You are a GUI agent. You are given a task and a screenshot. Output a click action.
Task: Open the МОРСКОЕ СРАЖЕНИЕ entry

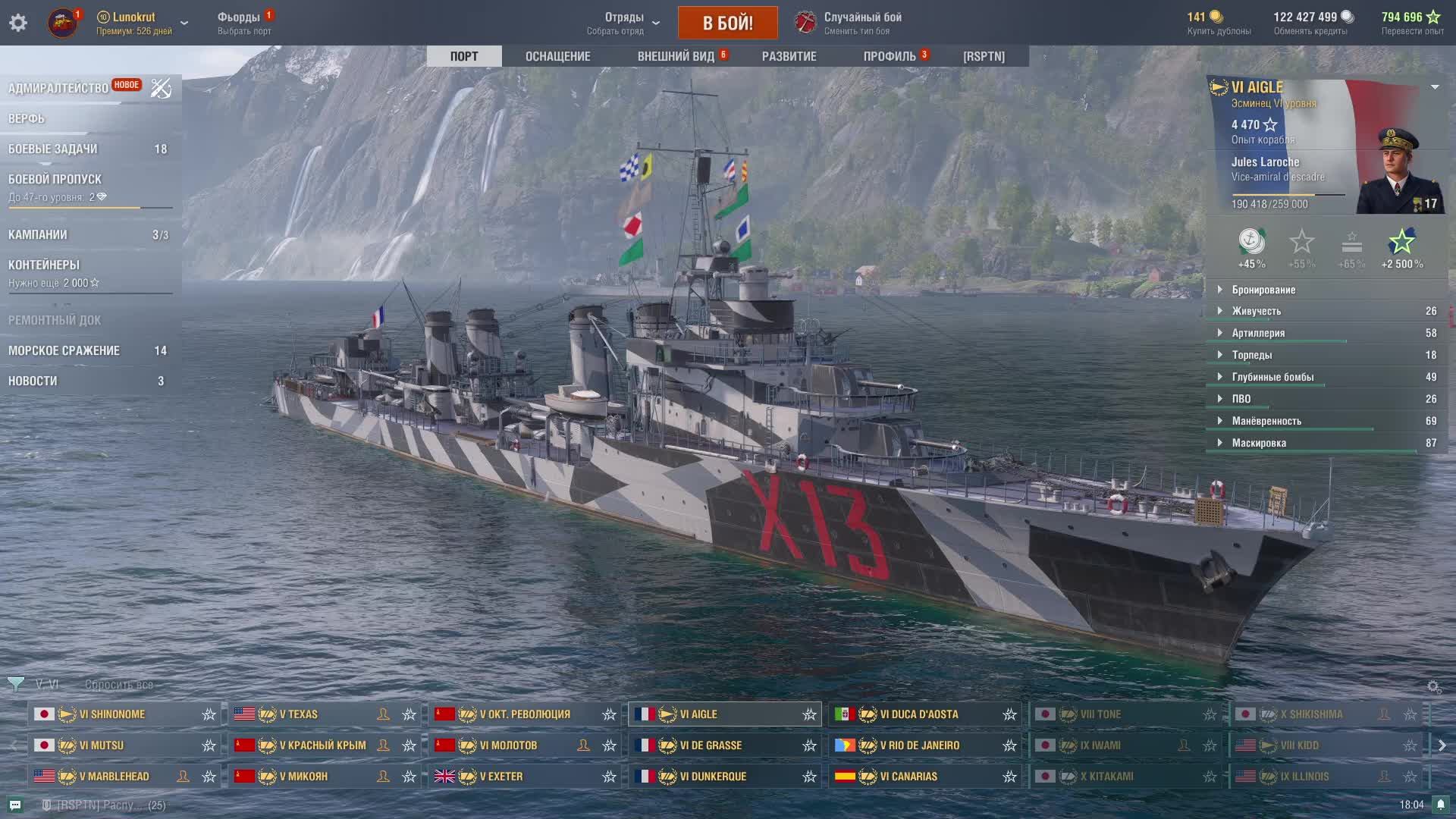[64, 350]
